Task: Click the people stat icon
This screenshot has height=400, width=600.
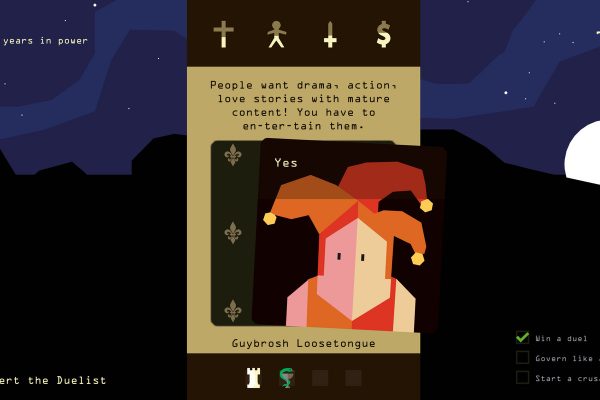Action: (x=277, y=34)
